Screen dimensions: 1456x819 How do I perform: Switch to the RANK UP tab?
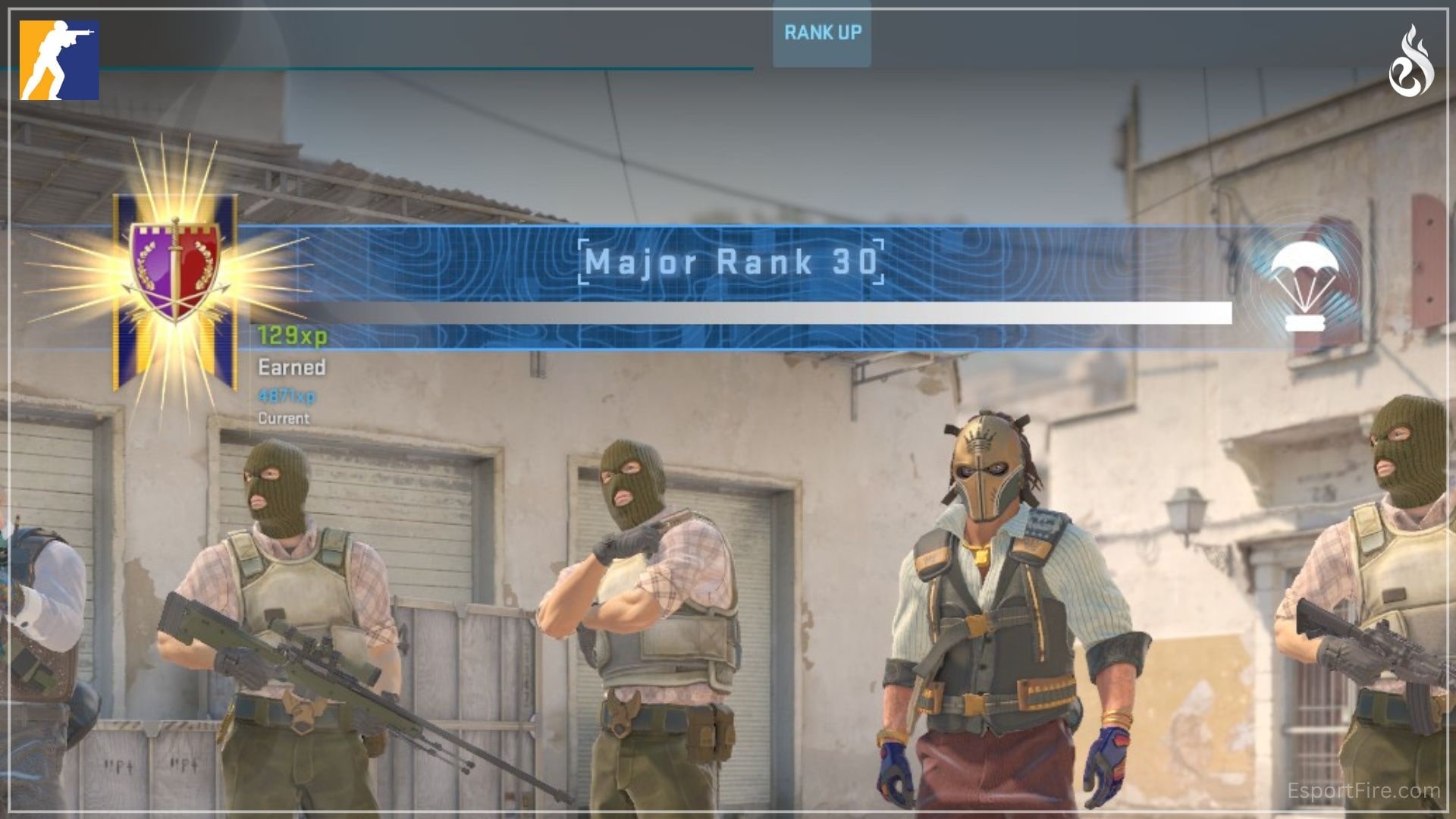pos(821,33)
